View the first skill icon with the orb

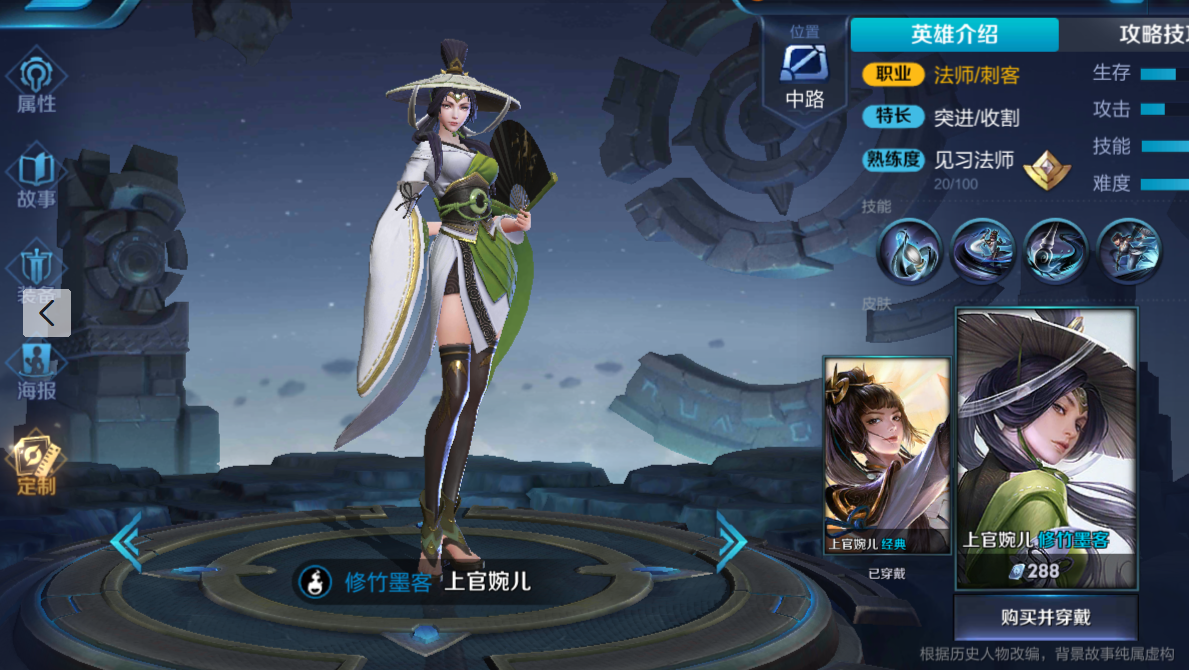pos(909,251)
